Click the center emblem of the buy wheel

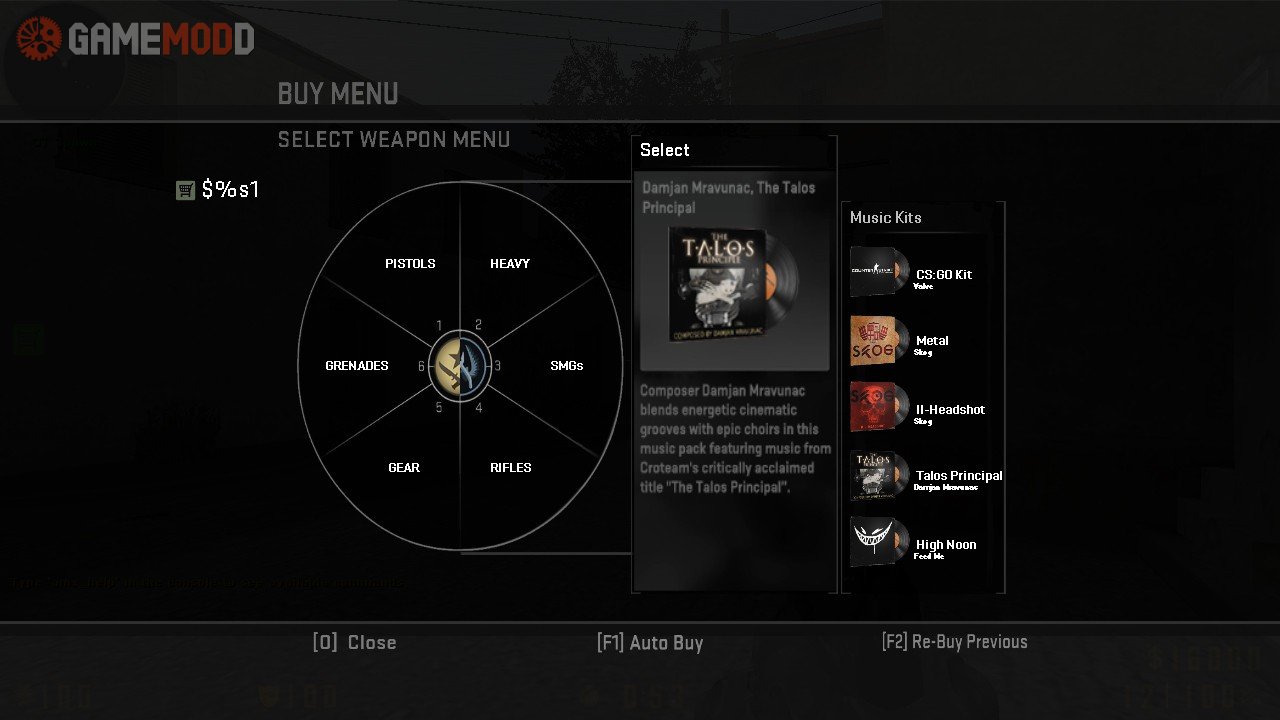pyautogui.click(x=460, y=366)
